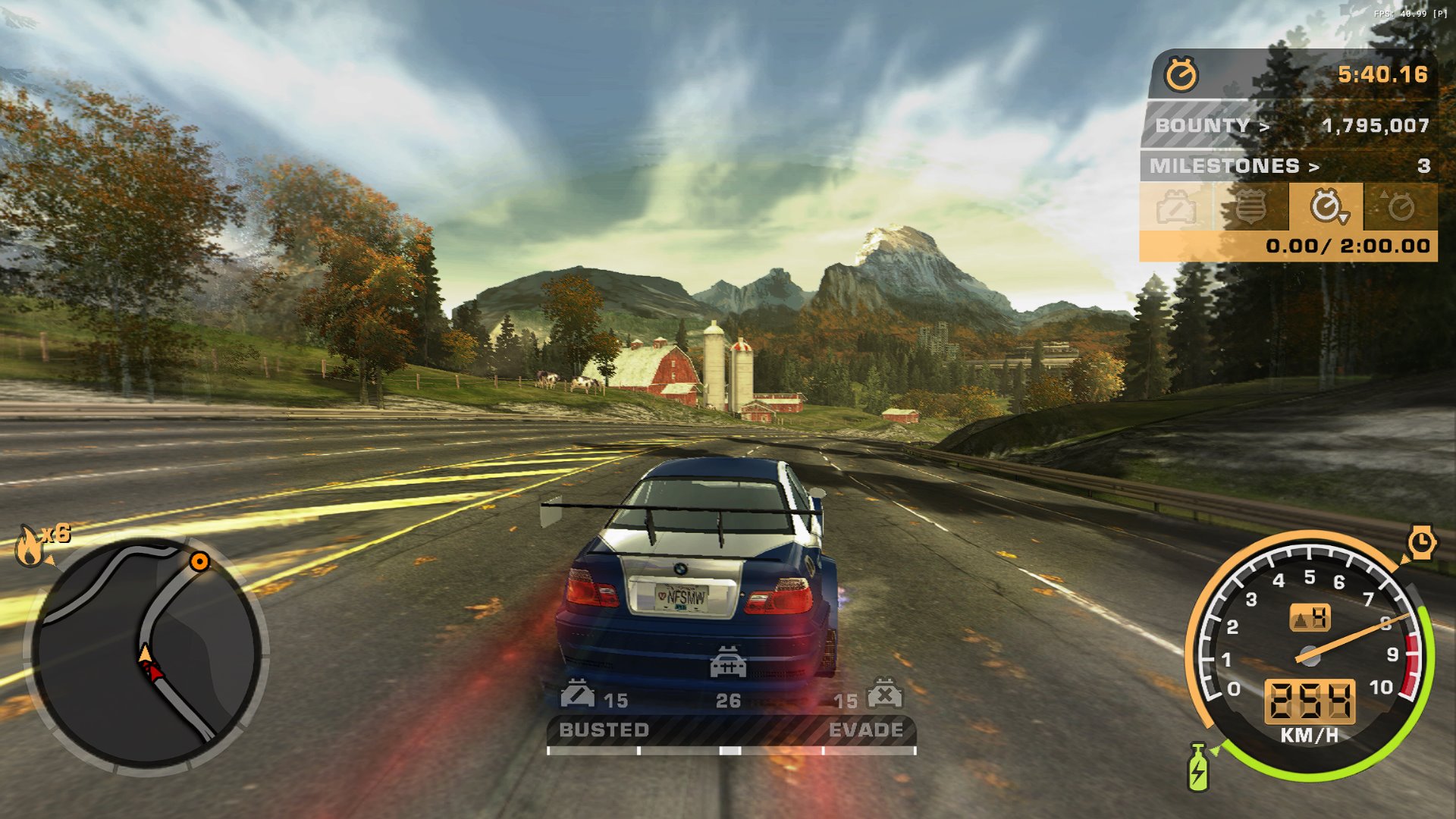Viewport: 1456px width, 819px height.
Task: Select the damaged car milestone icon
Action: (1176, 206)
